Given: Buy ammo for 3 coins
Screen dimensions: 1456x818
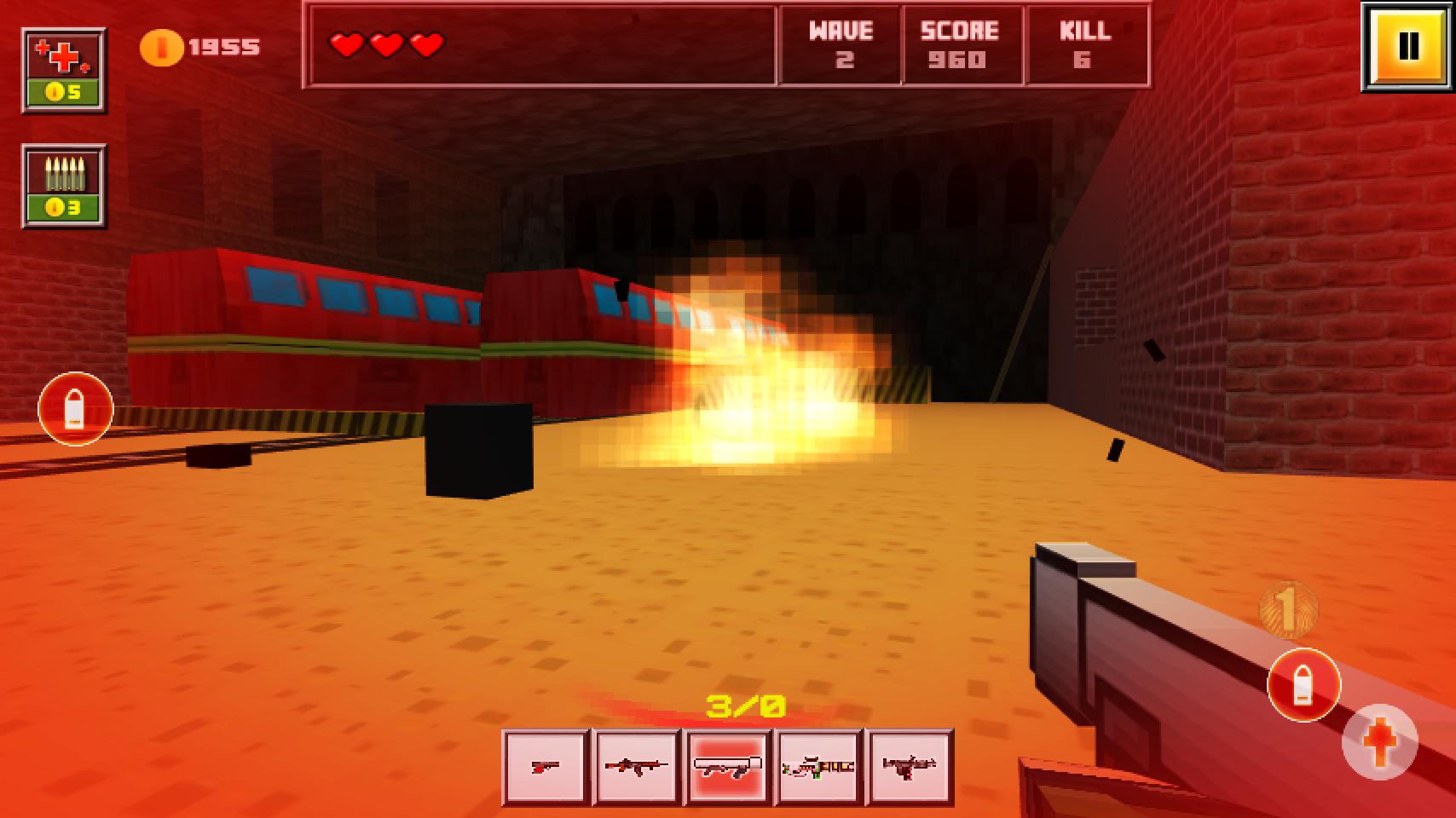Looking at the screenshot, I should (62, 187).
